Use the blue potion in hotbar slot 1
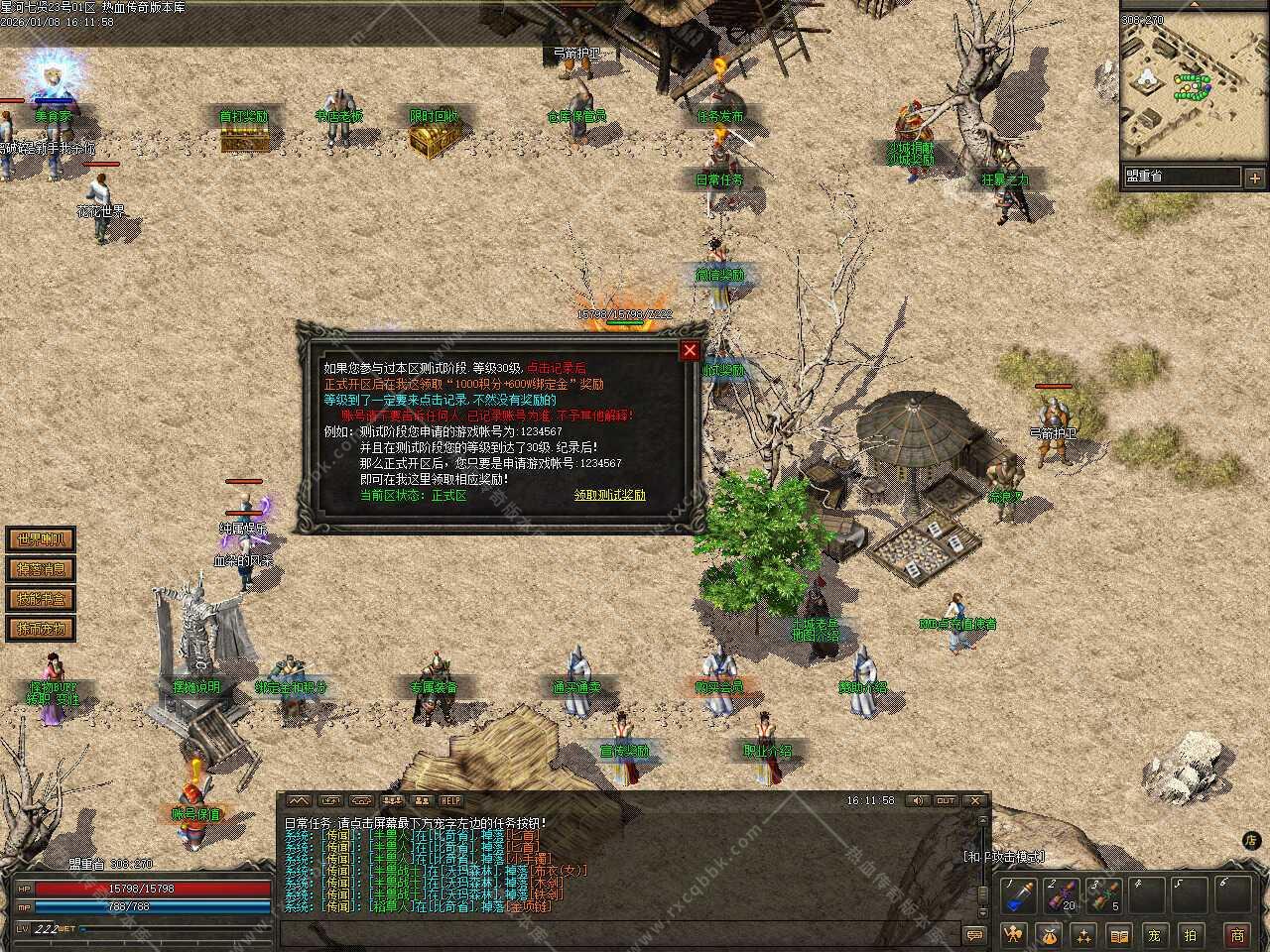 click(1018, 896)
